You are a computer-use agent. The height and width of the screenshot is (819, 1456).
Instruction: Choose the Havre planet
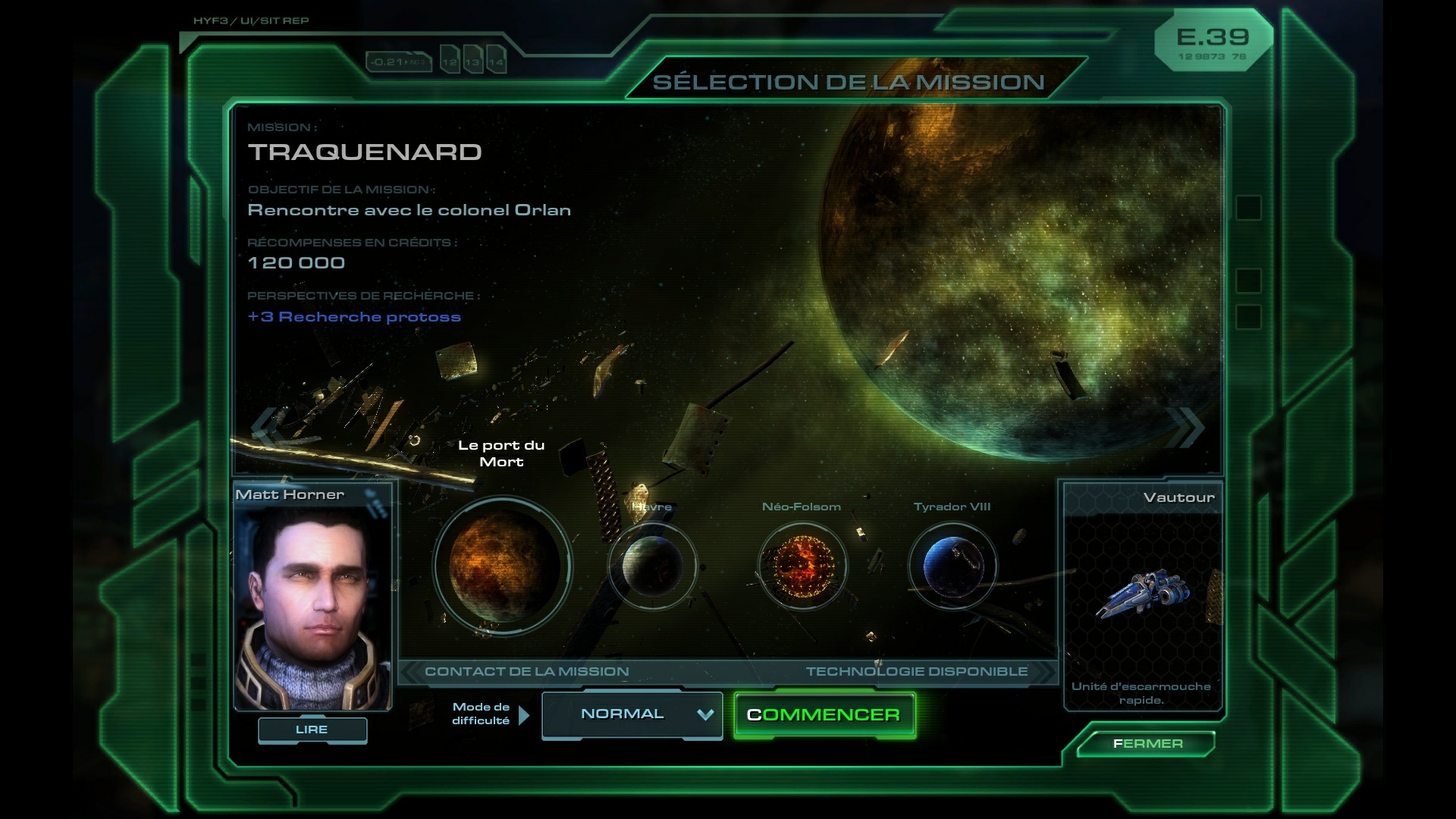652,566
